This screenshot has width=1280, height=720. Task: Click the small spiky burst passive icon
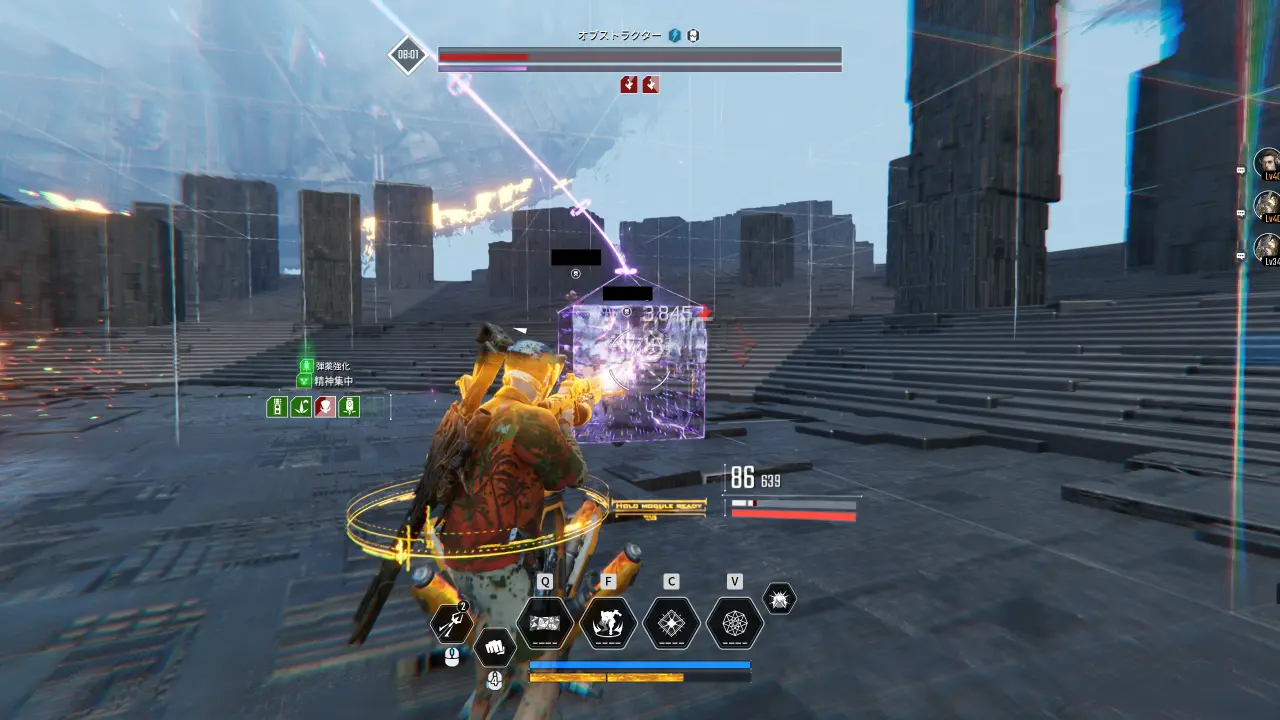[x=779, y=599]
